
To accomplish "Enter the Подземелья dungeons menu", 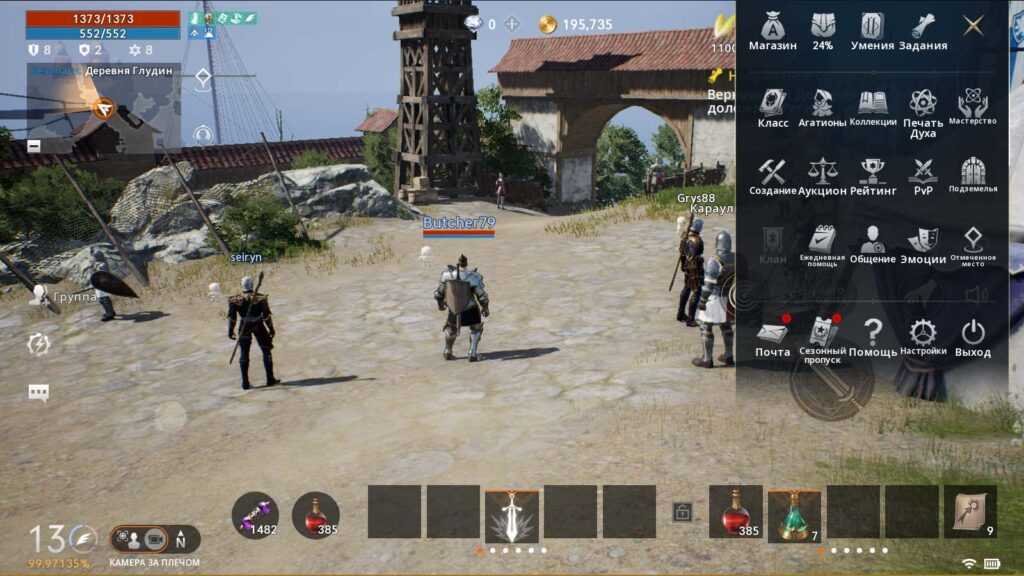I will (973, 176).
